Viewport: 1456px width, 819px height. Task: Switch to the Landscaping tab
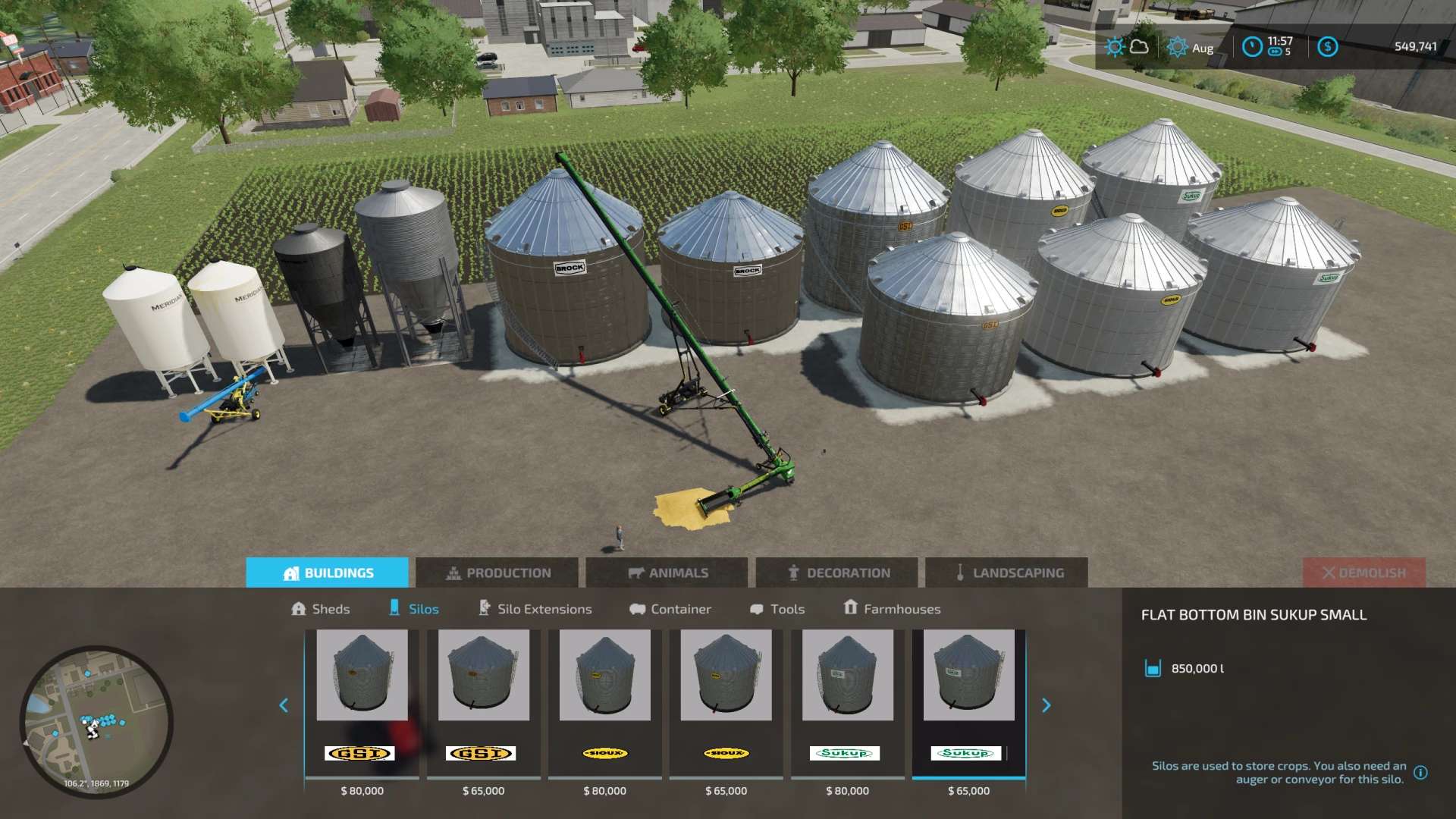click(x=1007, y=573)
